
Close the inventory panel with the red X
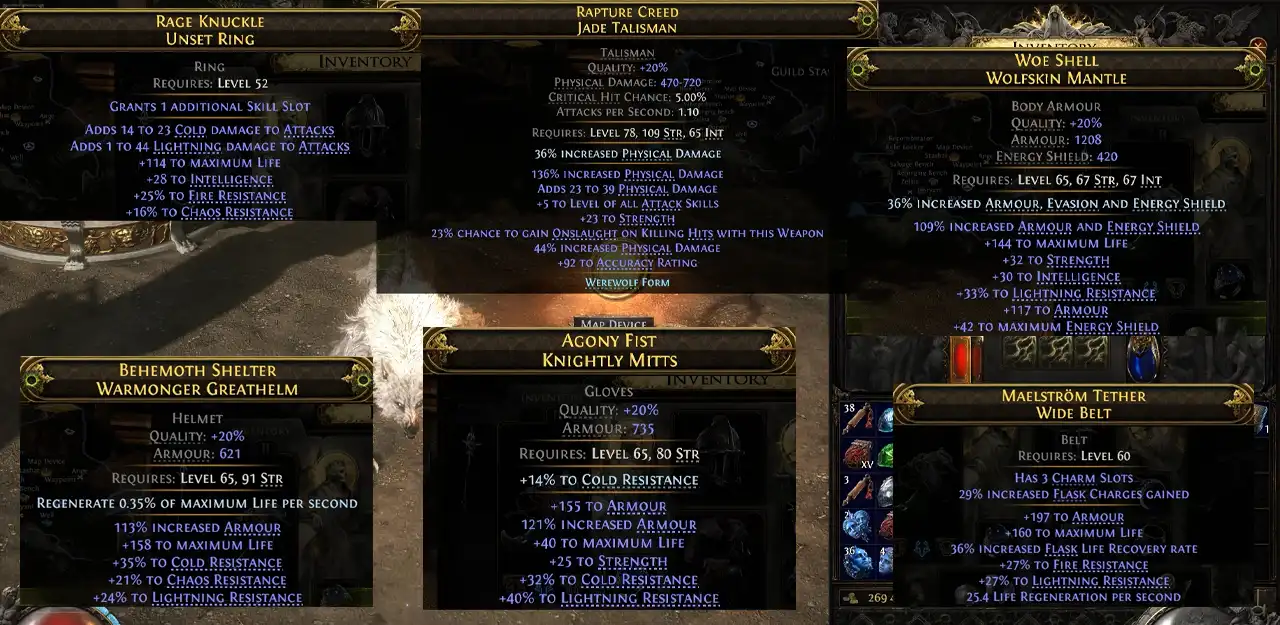[x=1258, y=46]
